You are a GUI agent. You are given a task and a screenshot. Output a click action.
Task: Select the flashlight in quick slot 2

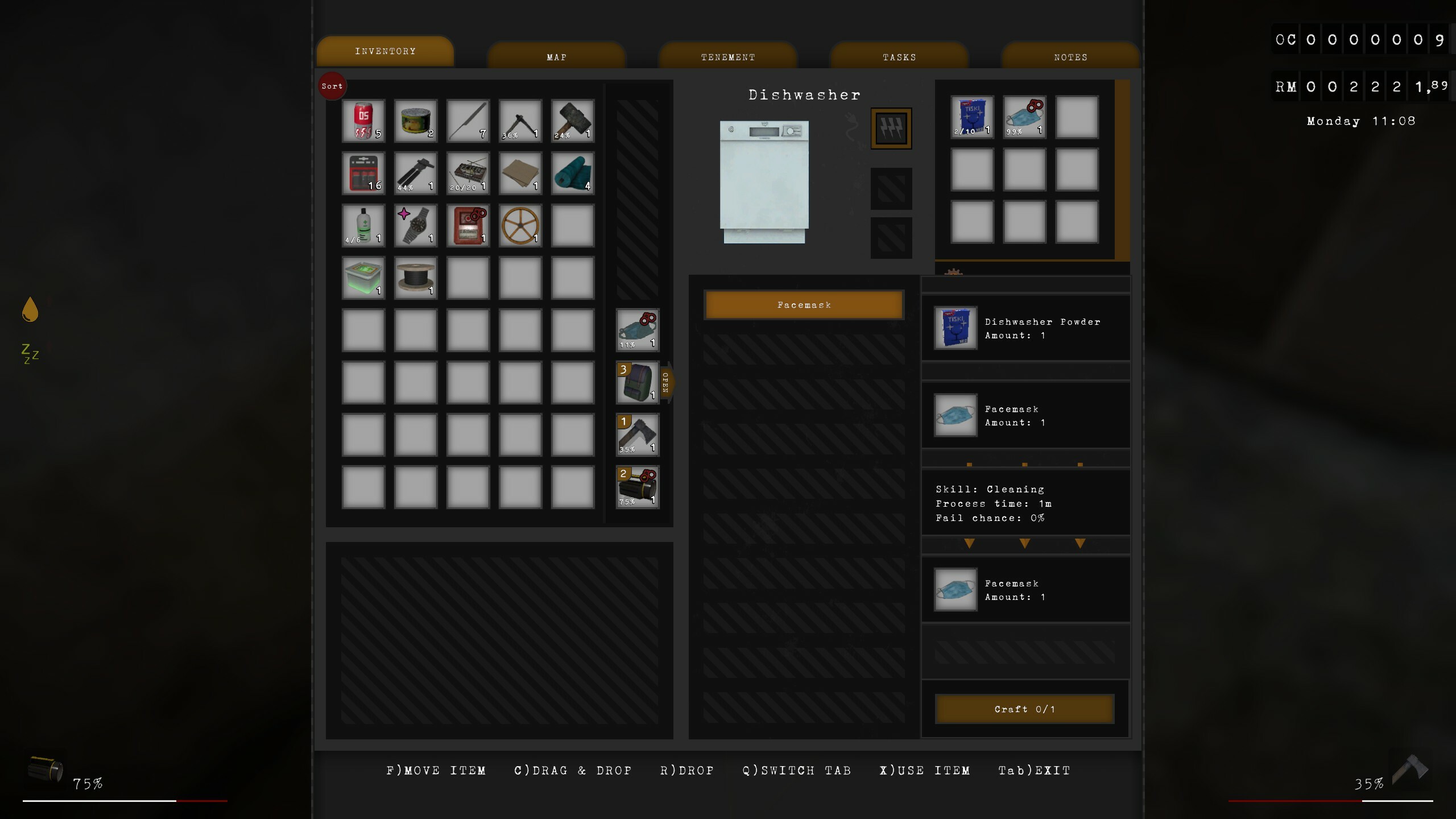click(637, 488)
